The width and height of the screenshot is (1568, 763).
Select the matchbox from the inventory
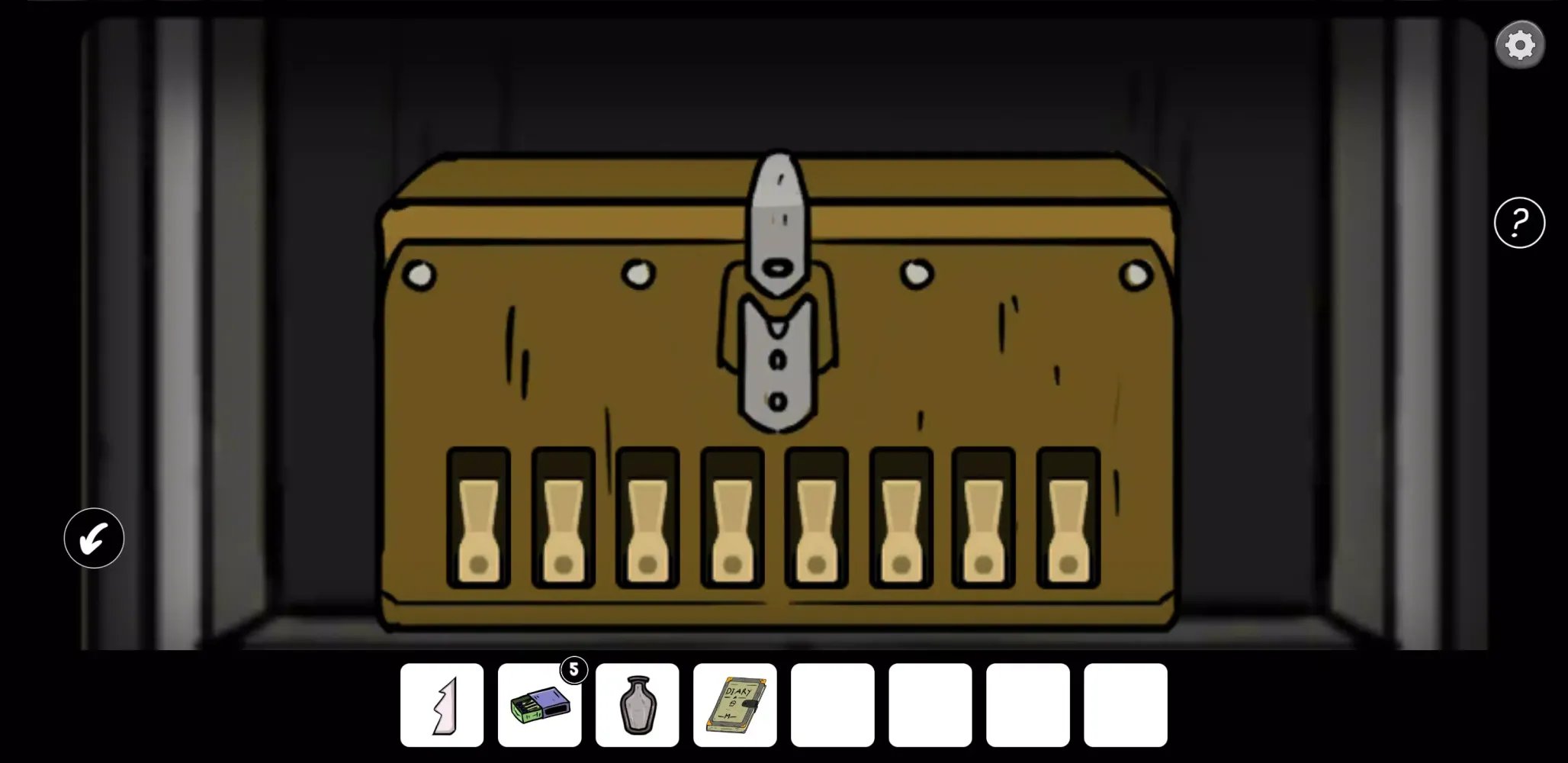[x=540, y=706]
